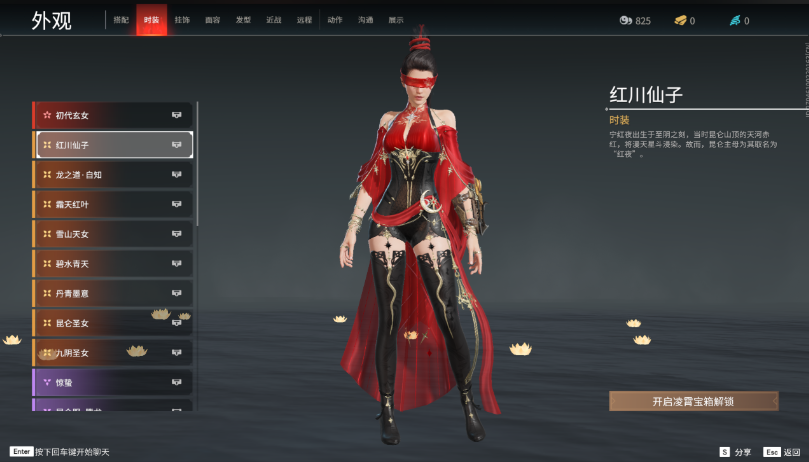Open the 挂饰 accessories tab
This screenshot has width=809, height=462.
(x=182, y=20)
